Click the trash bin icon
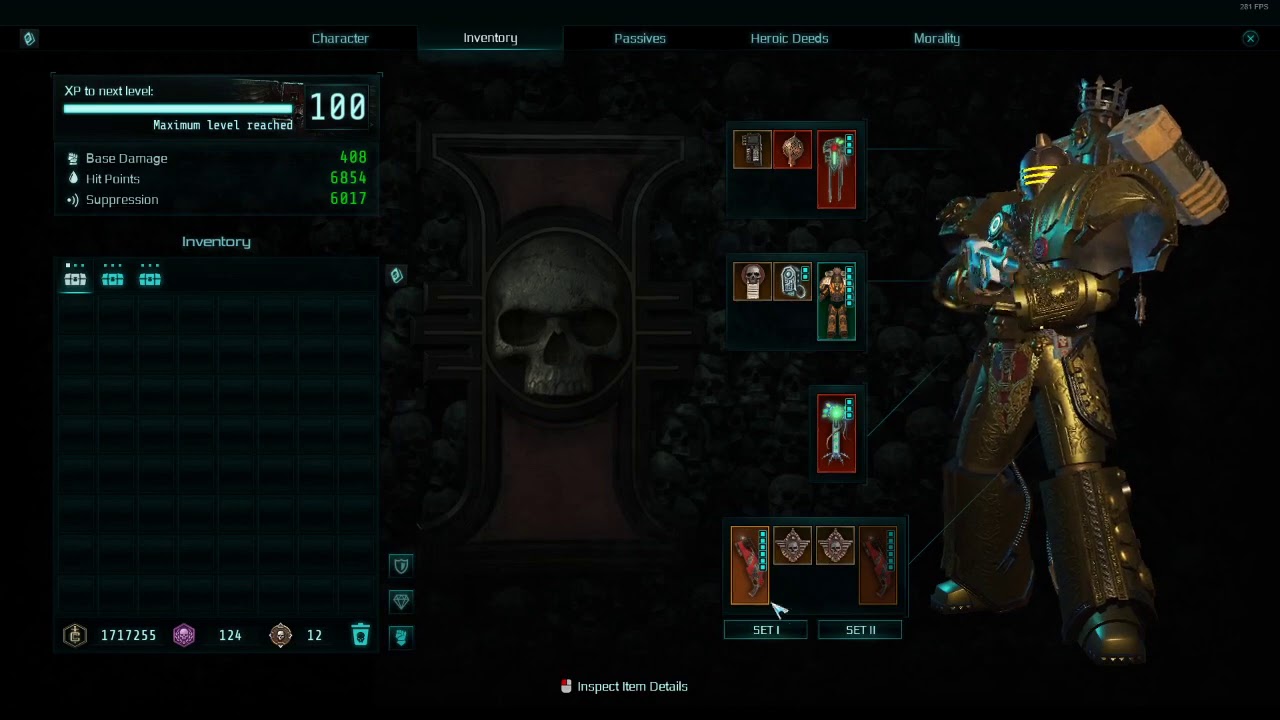This screenshot has width=1280, height=720. point(361,635)
